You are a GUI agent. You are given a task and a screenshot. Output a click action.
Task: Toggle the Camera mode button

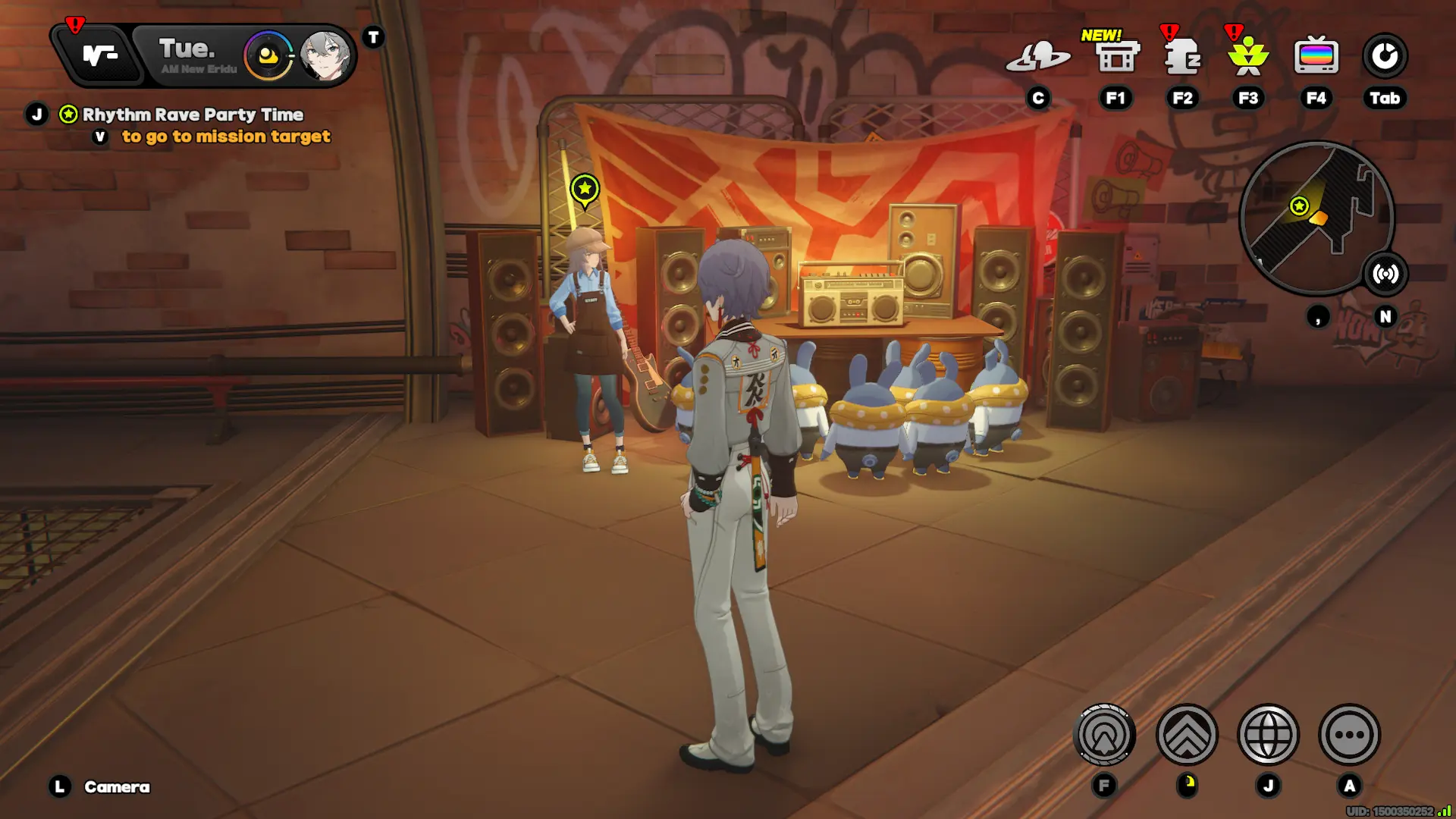[x=116, y=787]
